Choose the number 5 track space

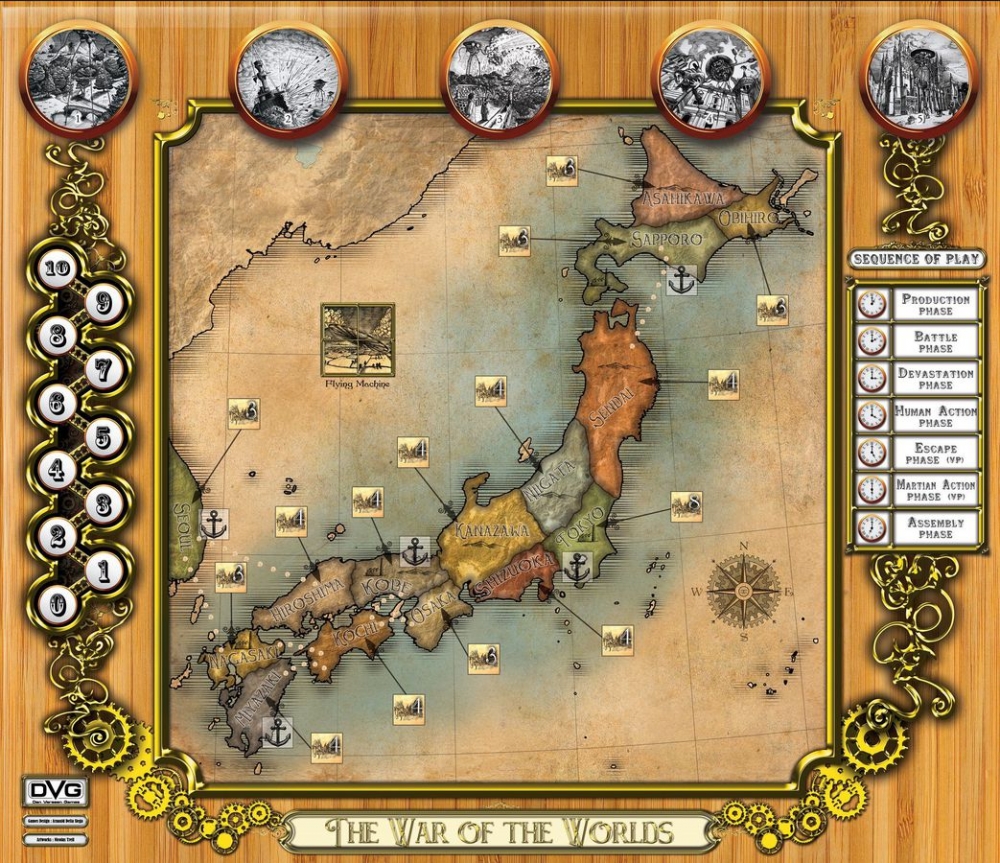coord(104,437)
